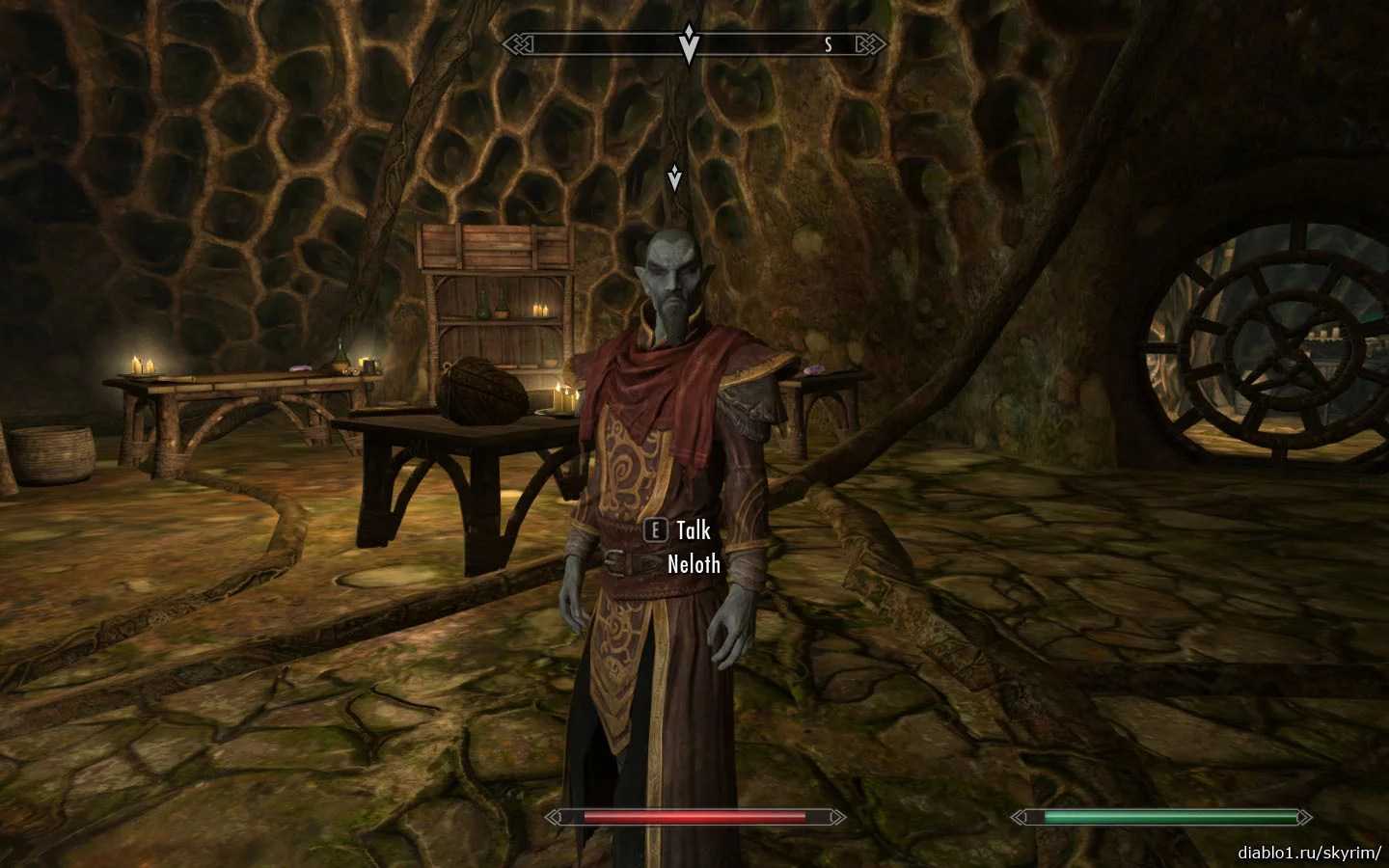Click the south marker on the compass

tap(828, 44)
